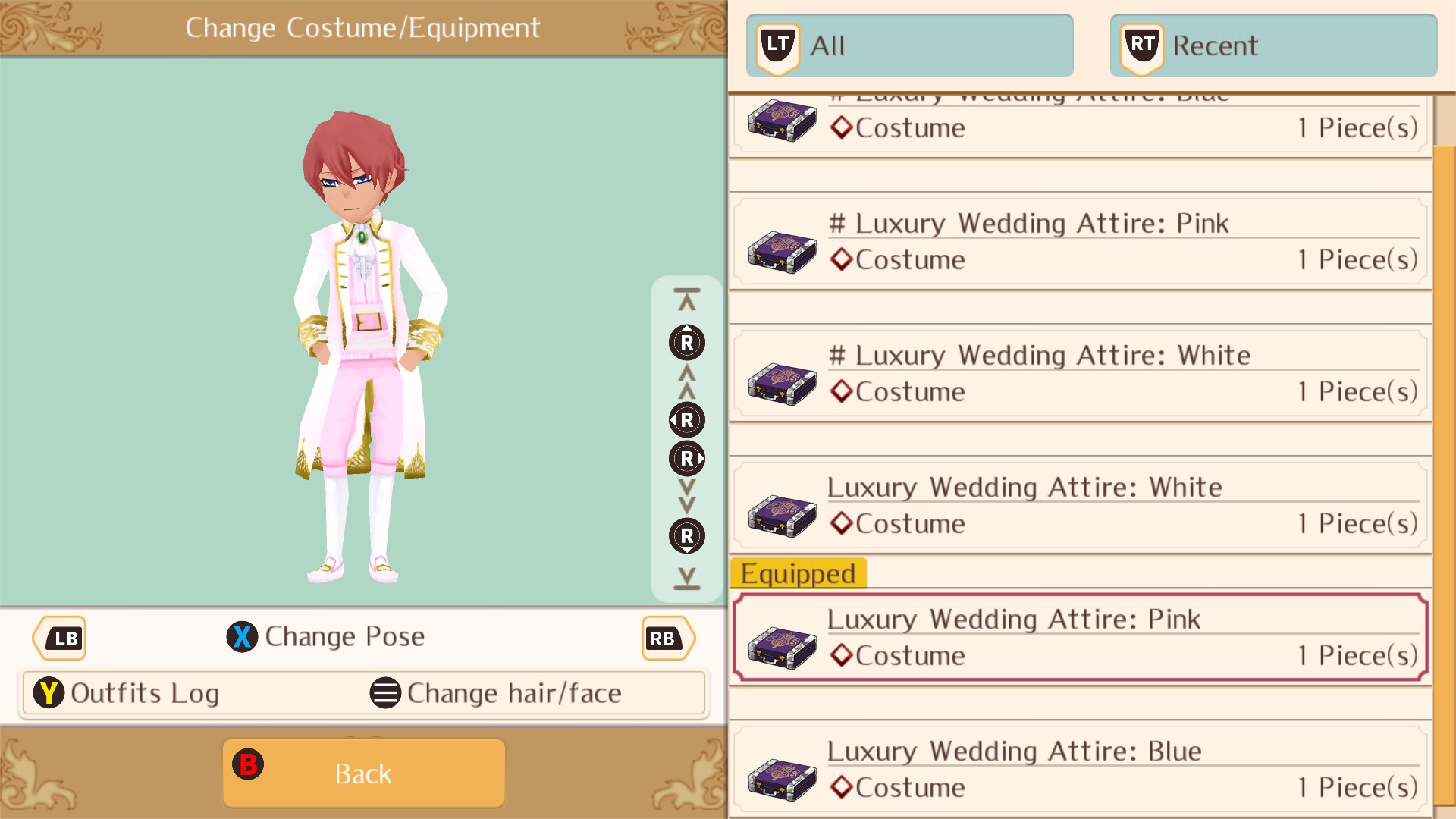This screenshot has height=819, width=1456.
Task: Click the yellow Y button icon for Outfits Log
Action: coord(49,692)
